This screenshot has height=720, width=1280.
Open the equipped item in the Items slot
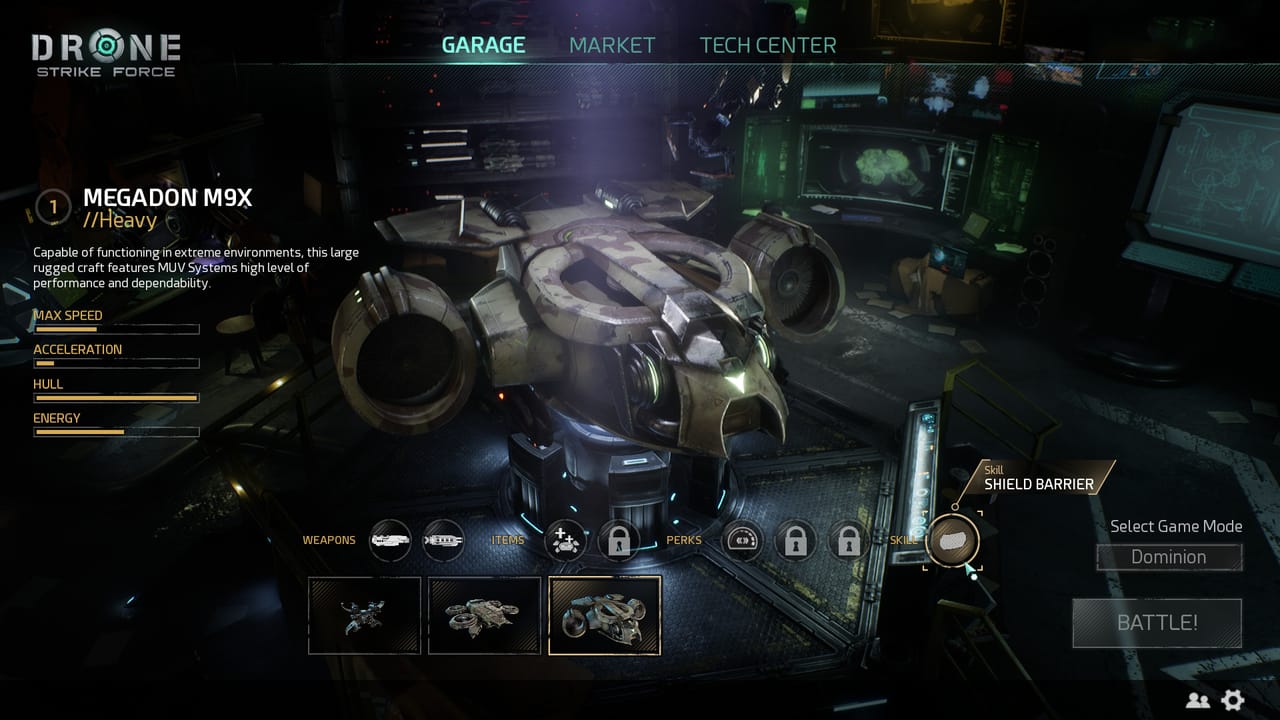pyautogui.click(x=565, y=540)
